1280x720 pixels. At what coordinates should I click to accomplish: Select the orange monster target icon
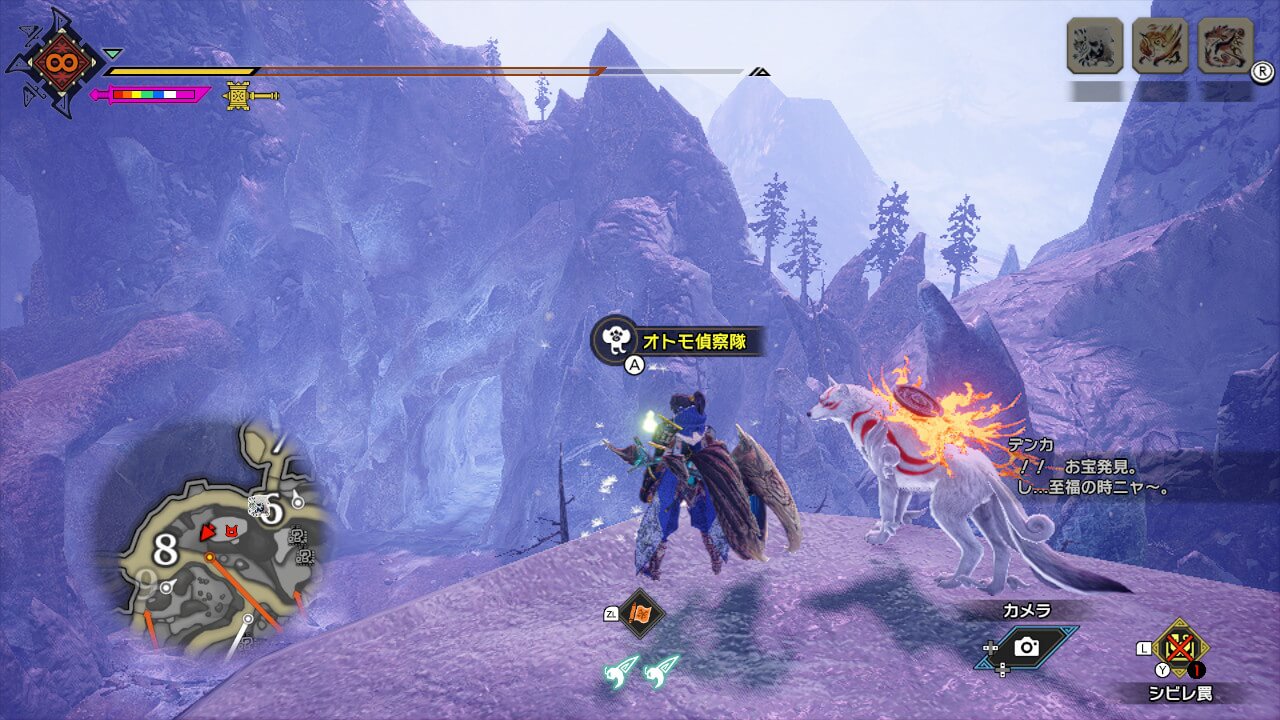(x=1159, y=45)
